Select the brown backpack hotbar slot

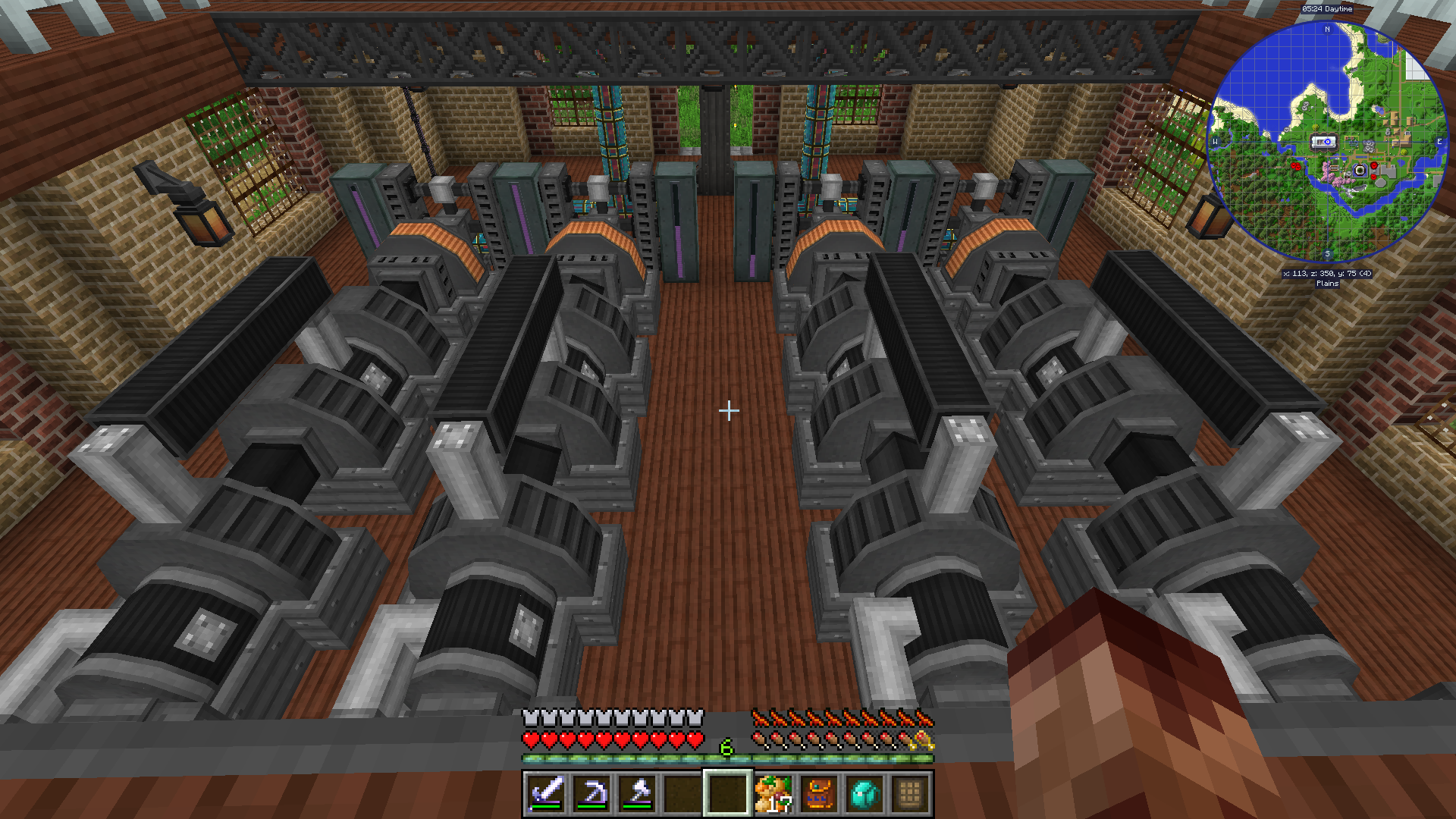point(819,793)
